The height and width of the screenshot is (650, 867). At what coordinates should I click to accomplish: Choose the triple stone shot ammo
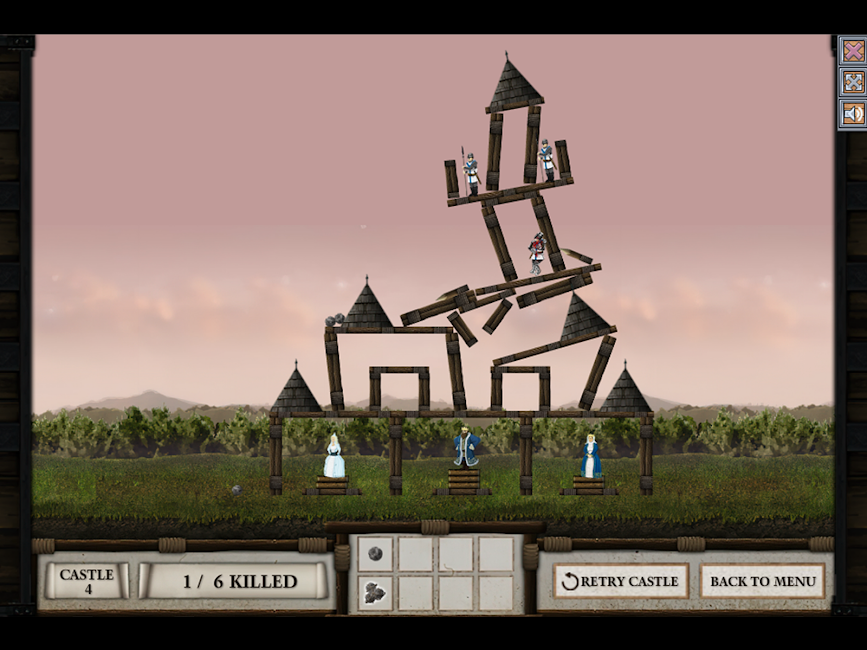375,592
